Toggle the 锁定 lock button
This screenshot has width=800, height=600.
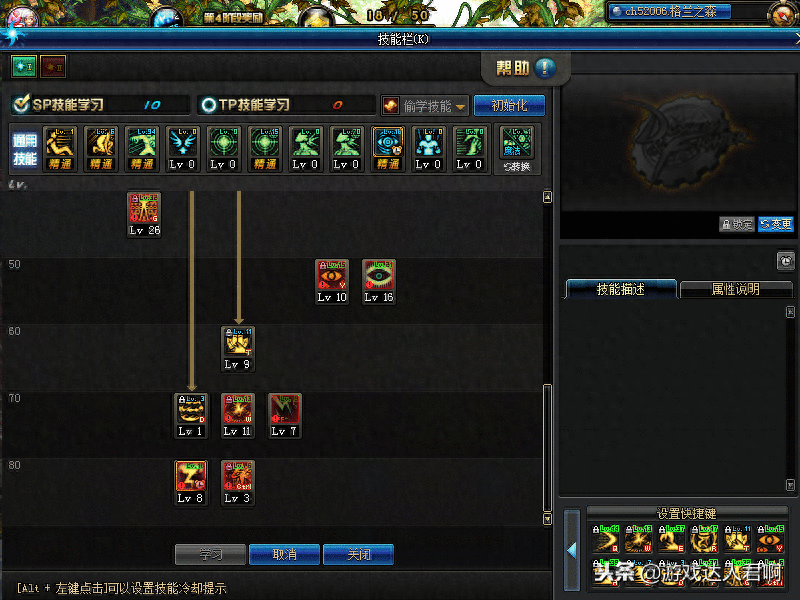pyautogui.click(x=737, y=225)
